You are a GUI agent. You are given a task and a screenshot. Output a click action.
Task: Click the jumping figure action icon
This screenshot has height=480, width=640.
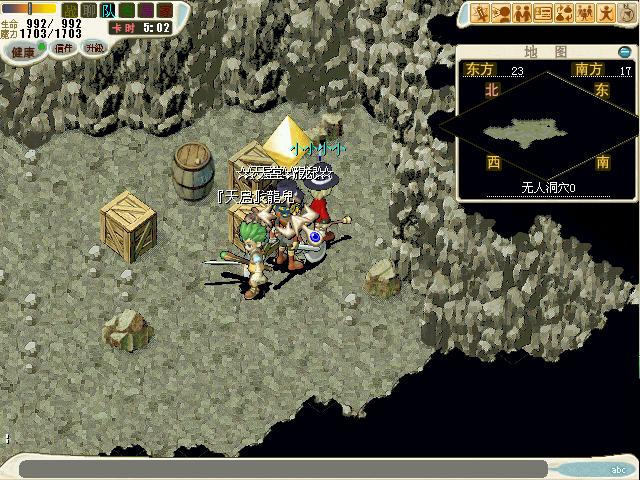pyautogui.click(x=604, y=13)
